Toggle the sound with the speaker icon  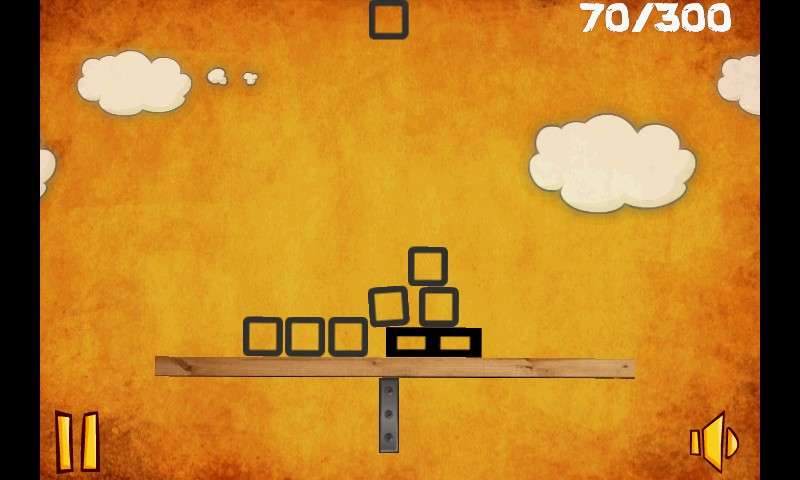tap(714, 442)
